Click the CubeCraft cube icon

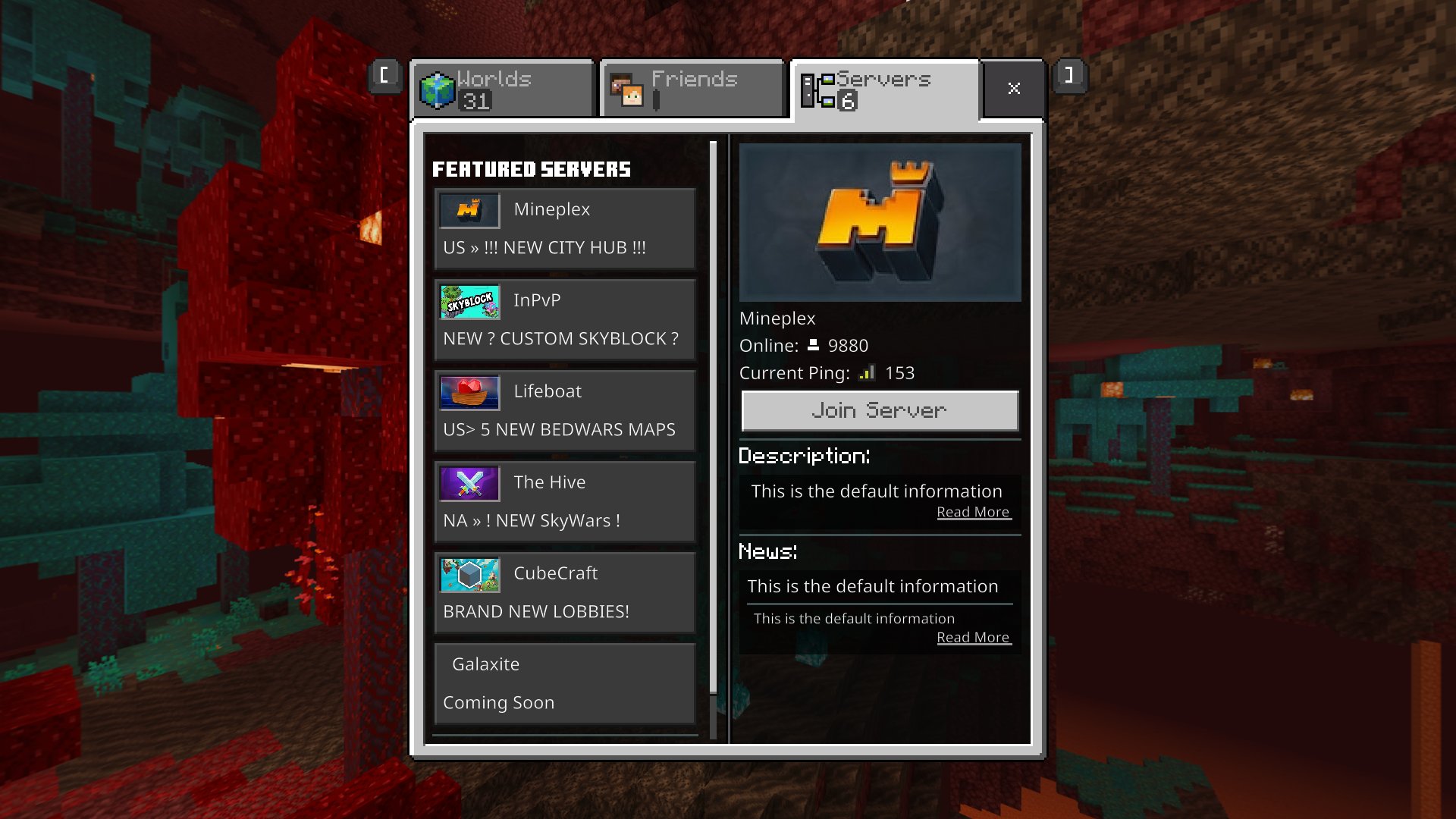pyautogui.click(x=469, y=574)
